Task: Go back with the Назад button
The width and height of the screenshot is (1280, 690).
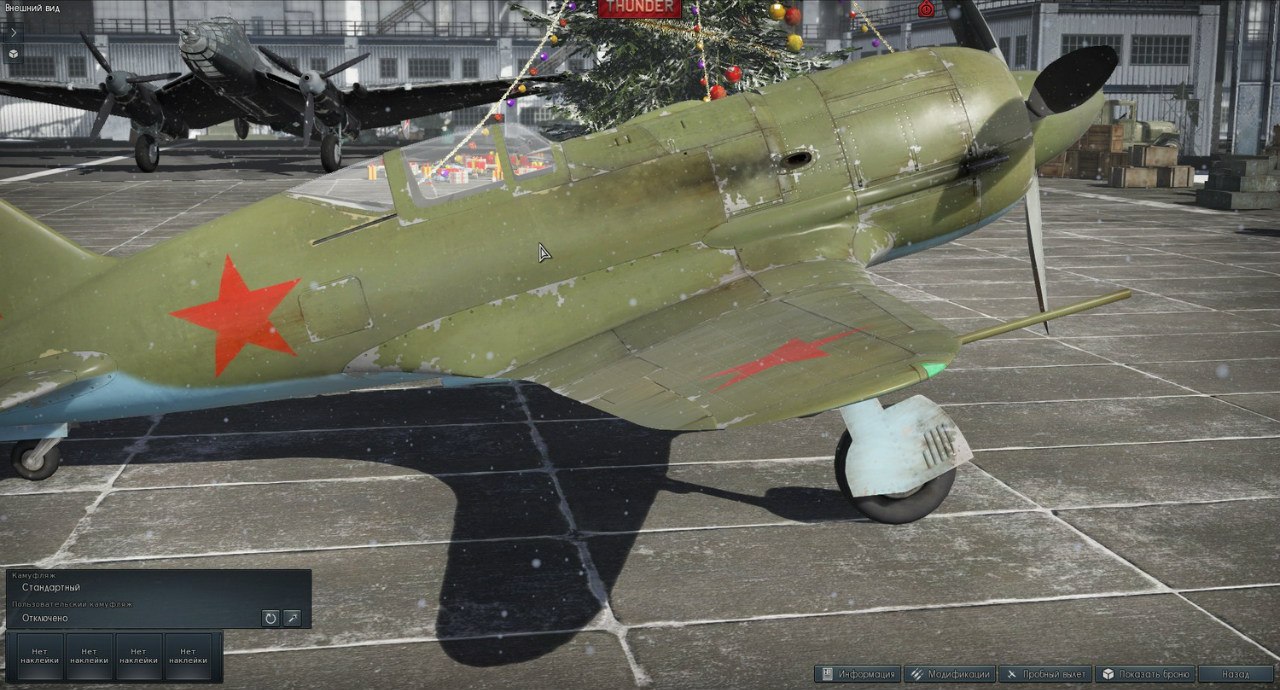Action: point(1235,674)
